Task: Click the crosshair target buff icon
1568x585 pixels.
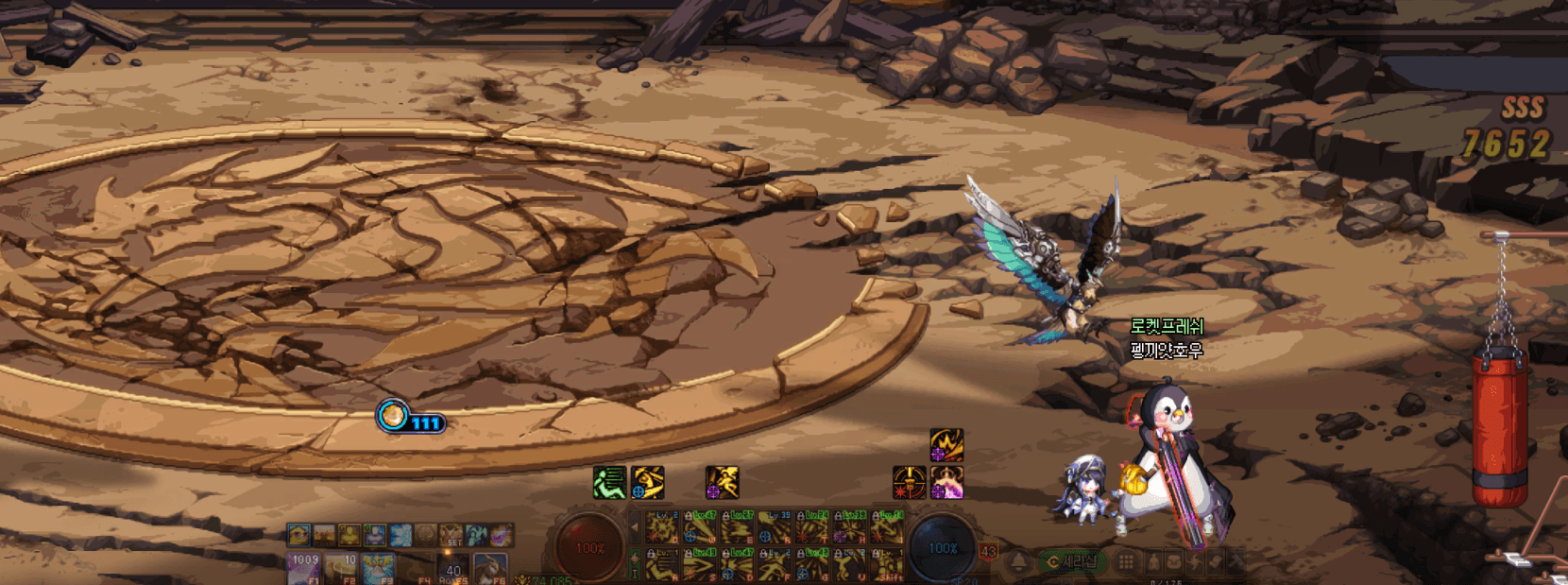Action: click(909, 482)
